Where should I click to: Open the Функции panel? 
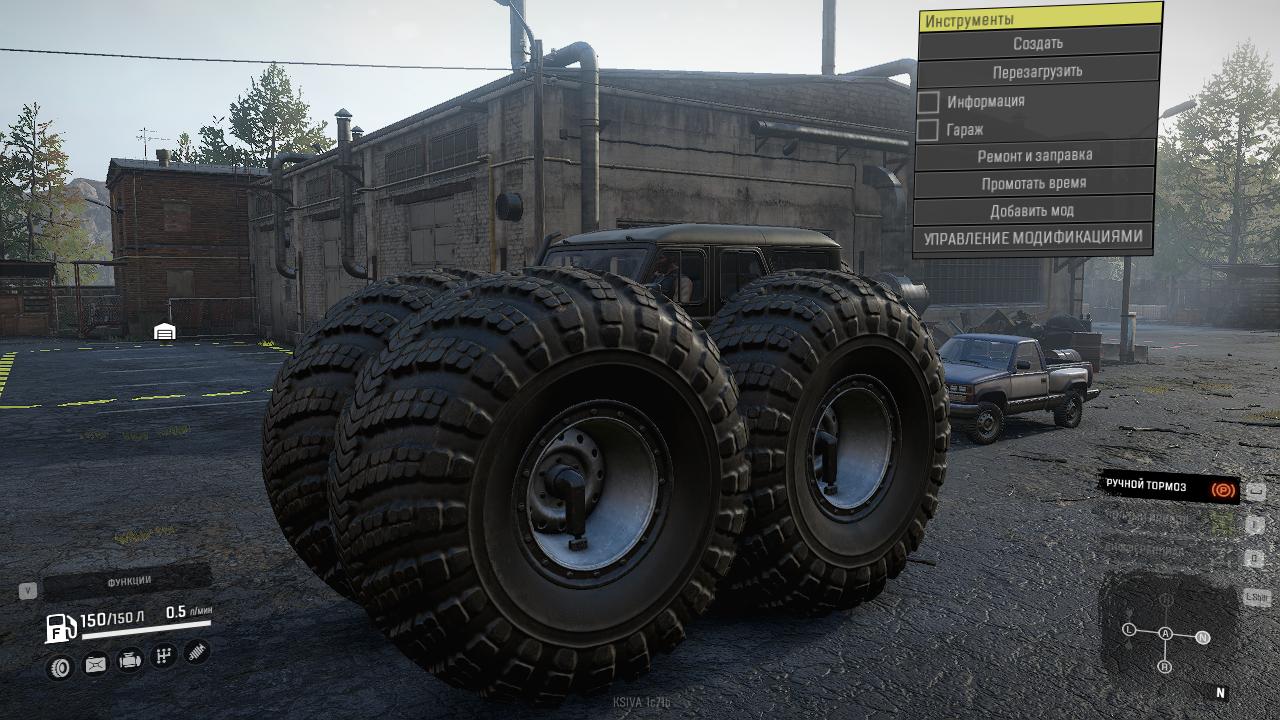(x=128, y=581)
